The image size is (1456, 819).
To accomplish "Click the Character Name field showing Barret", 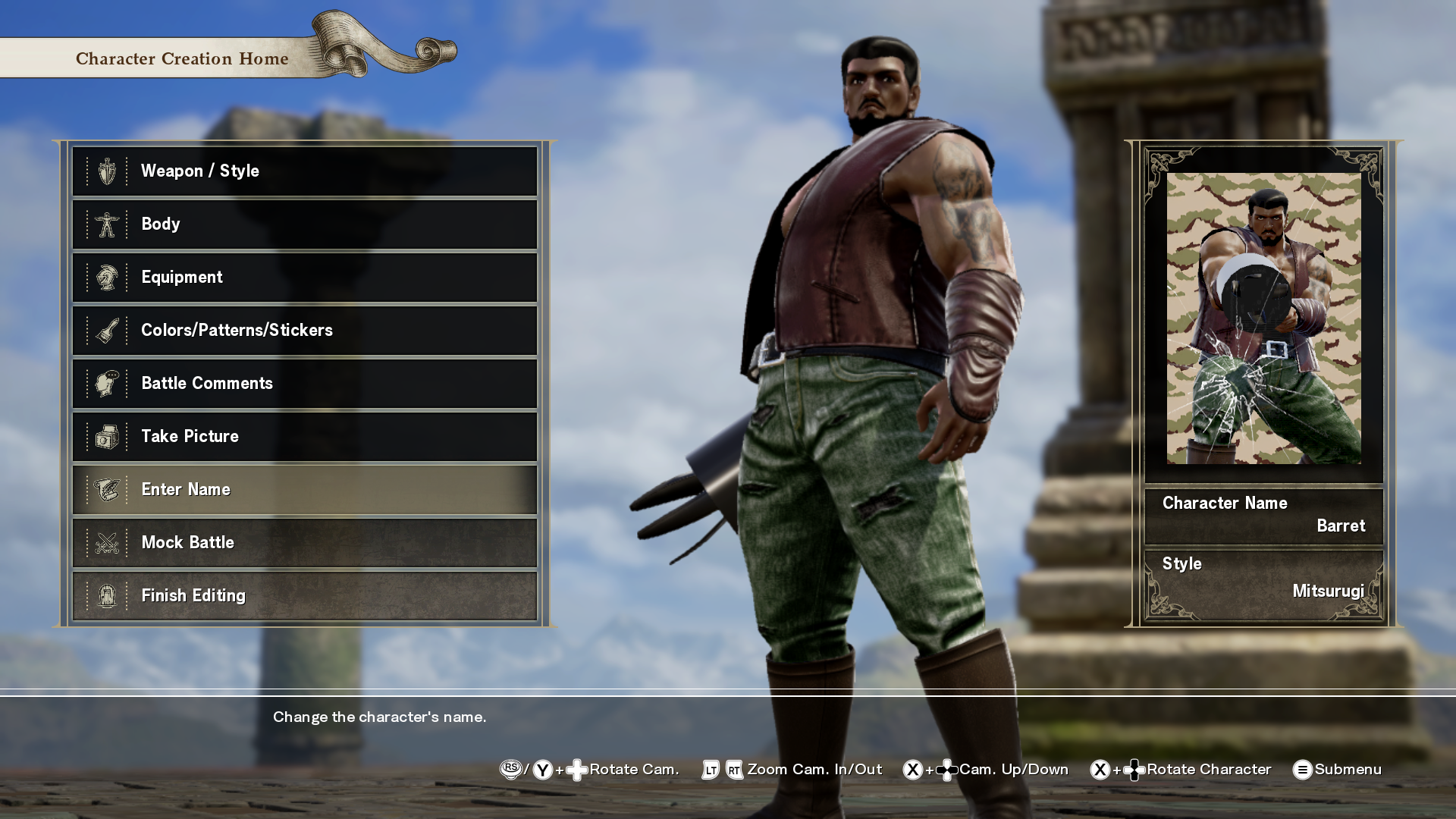I will (x=1263, y=514).
